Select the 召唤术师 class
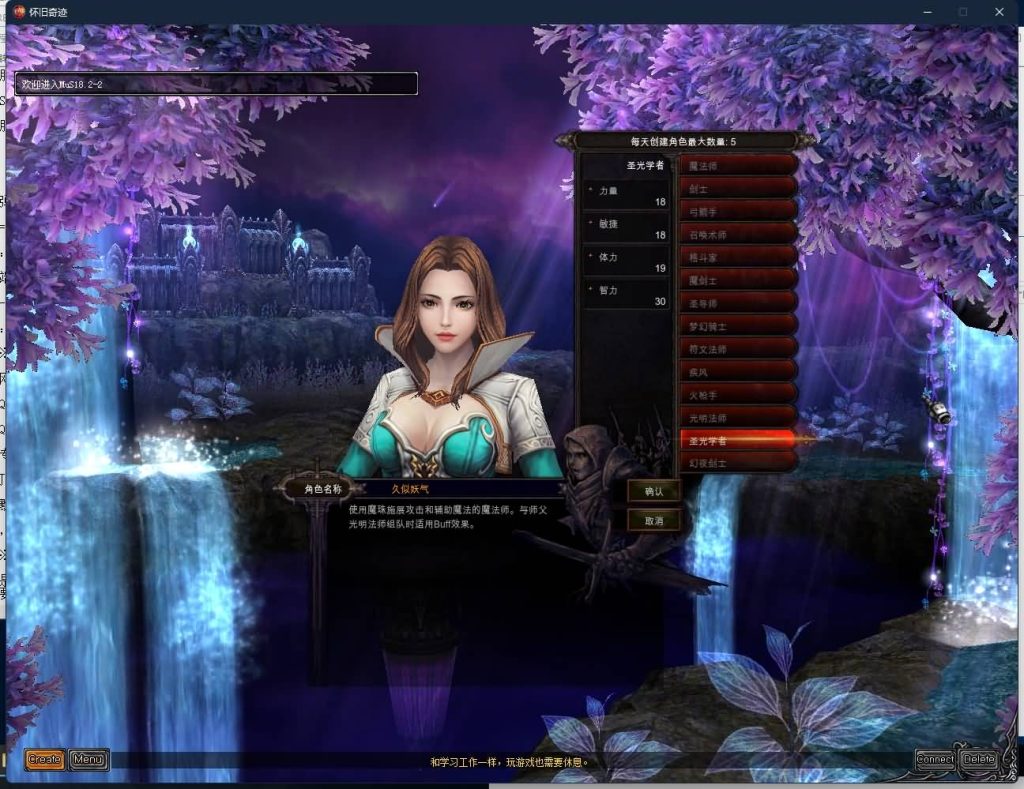This screenshot has width=1024, height=789. tap(738, 234)
